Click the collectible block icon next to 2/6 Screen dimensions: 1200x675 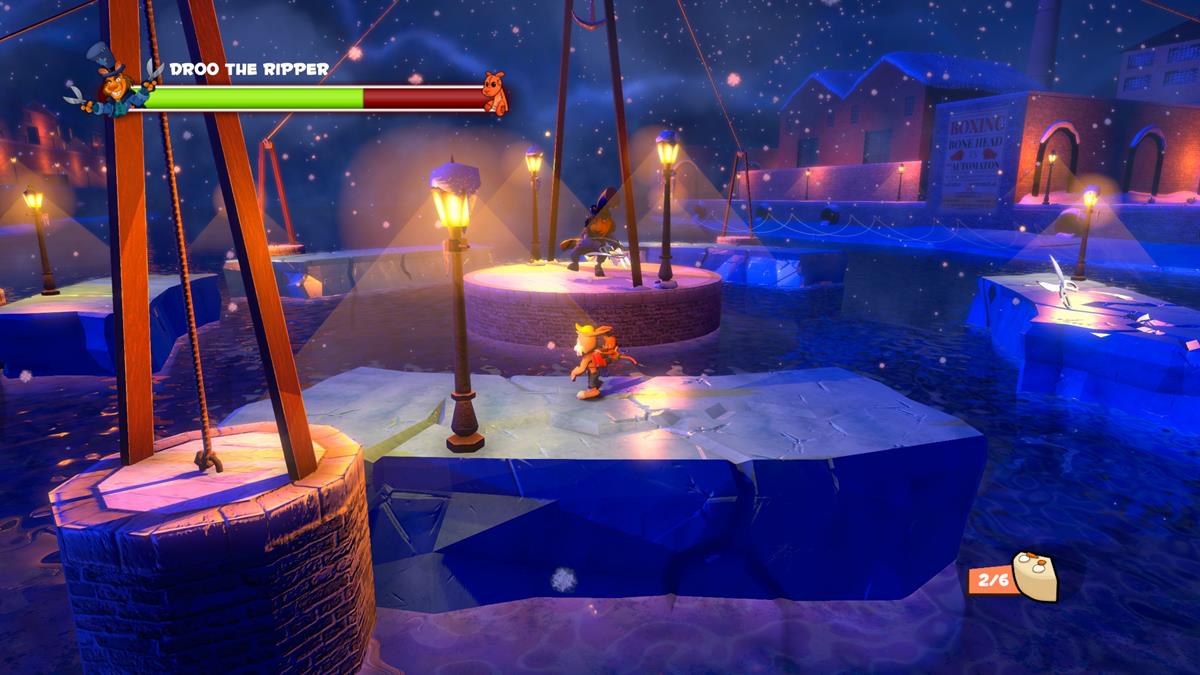point(1035,576)
